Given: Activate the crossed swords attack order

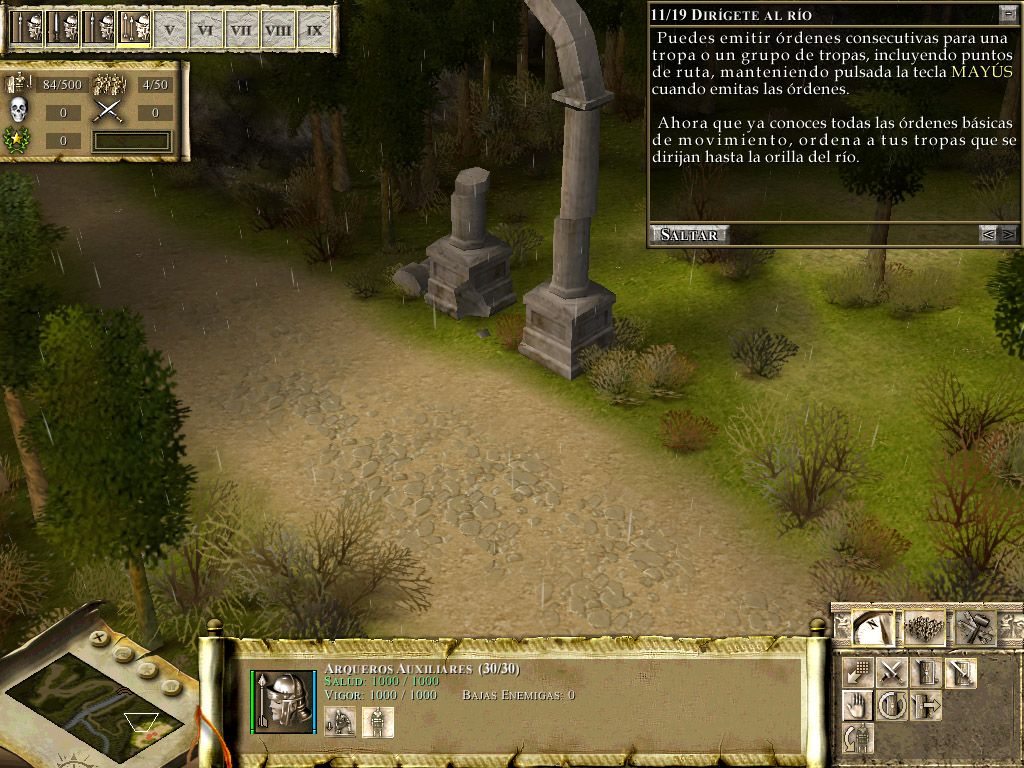Looking at the screenshot, I should point(891,673).
